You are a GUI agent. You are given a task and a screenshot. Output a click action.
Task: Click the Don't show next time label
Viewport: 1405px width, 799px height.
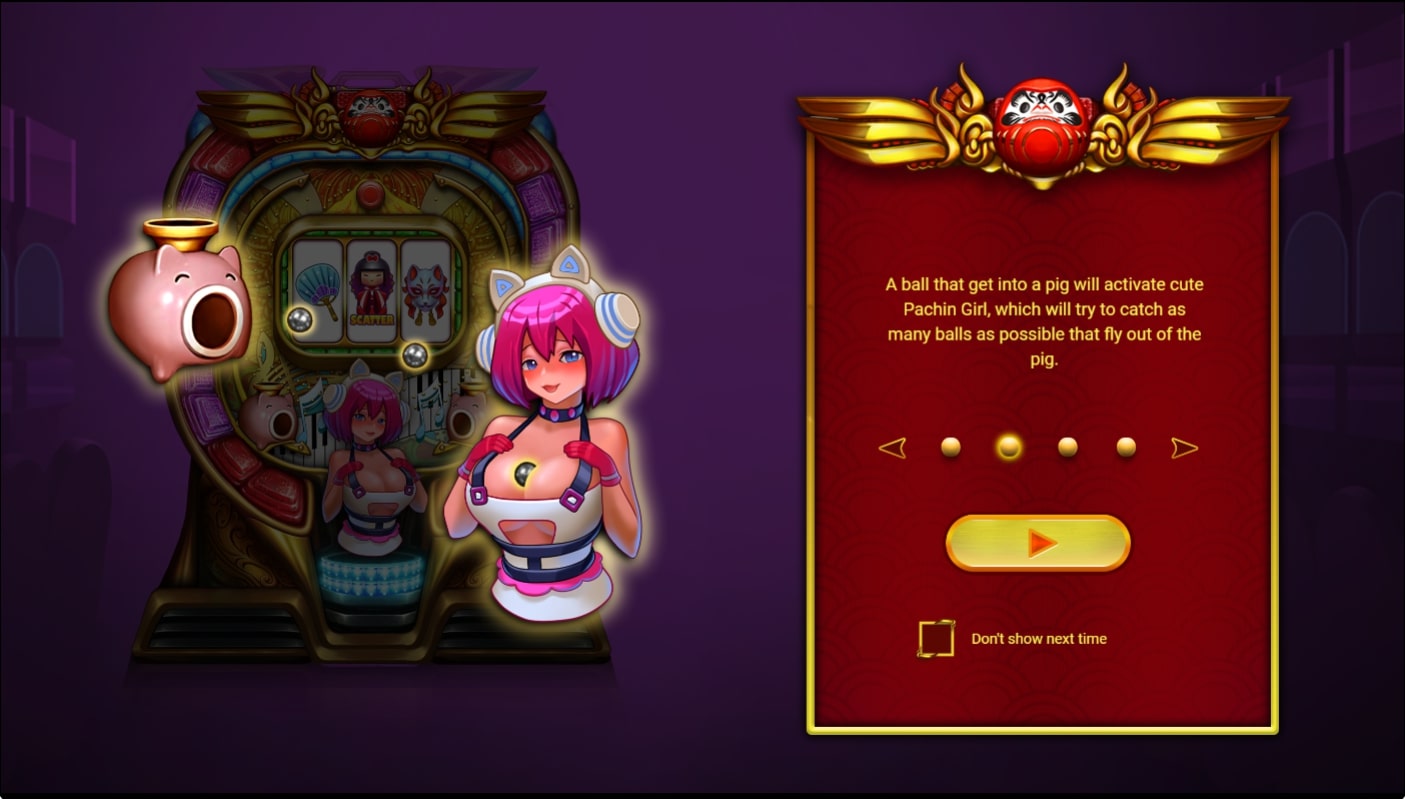tap(1037, 637)
